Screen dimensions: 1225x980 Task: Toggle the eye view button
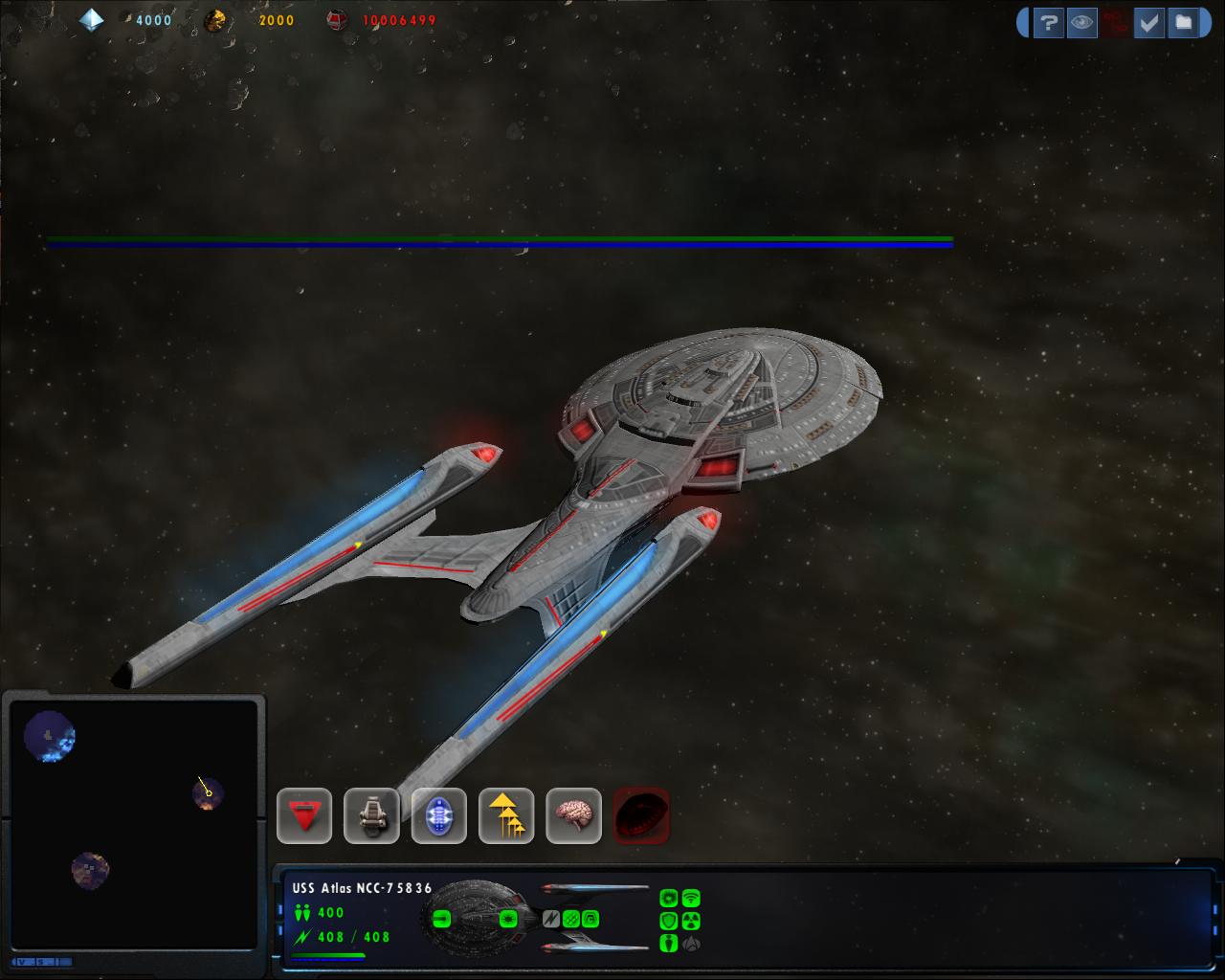(1081, 23)
